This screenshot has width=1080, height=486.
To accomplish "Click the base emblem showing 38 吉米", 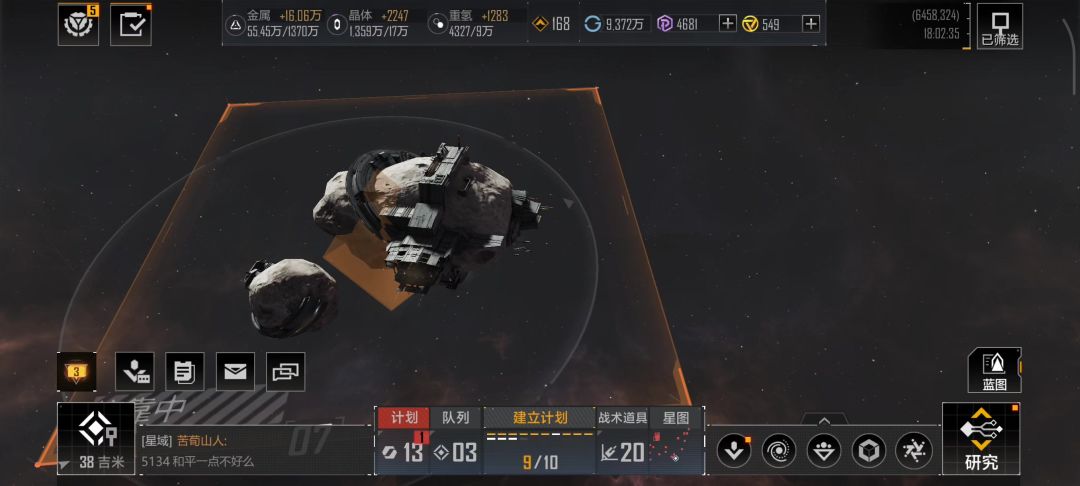I will click(x=95, y=439).
